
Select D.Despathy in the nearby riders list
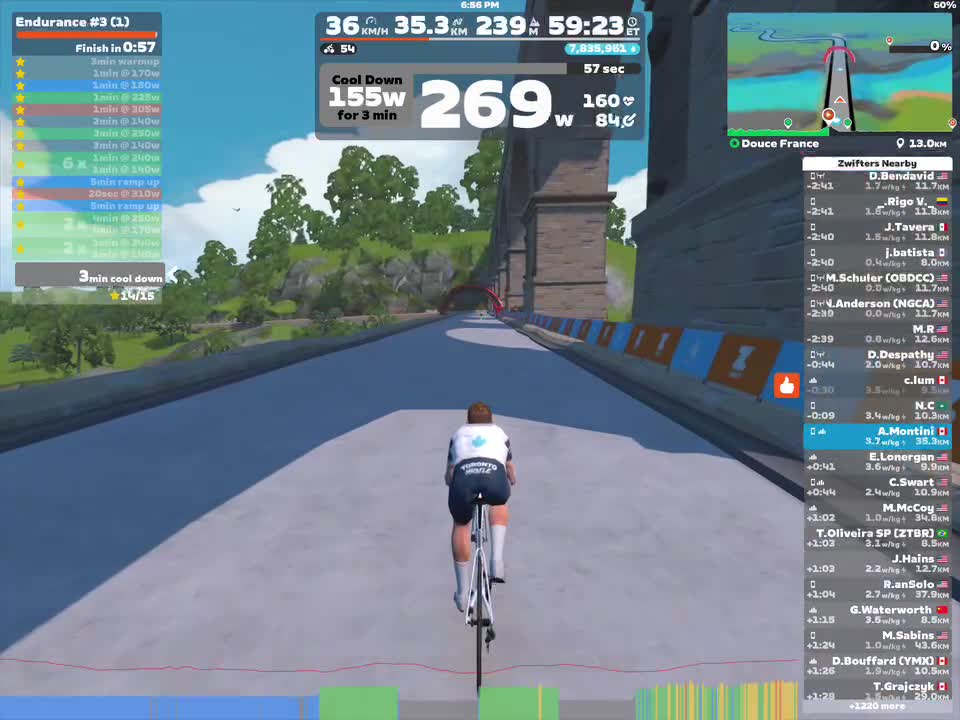click(x=877, y=360)
